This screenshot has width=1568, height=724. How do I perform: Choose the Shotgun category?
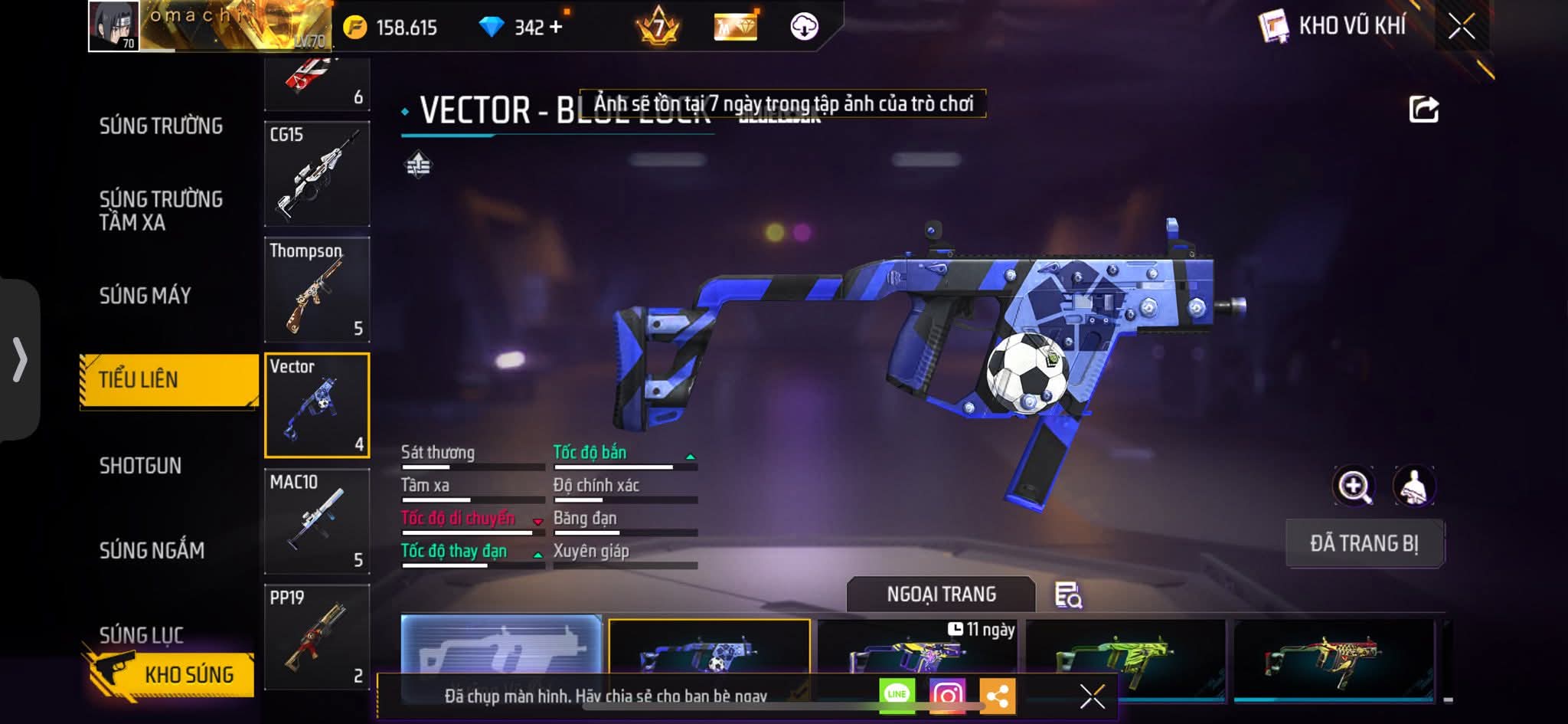click(140, 466)
